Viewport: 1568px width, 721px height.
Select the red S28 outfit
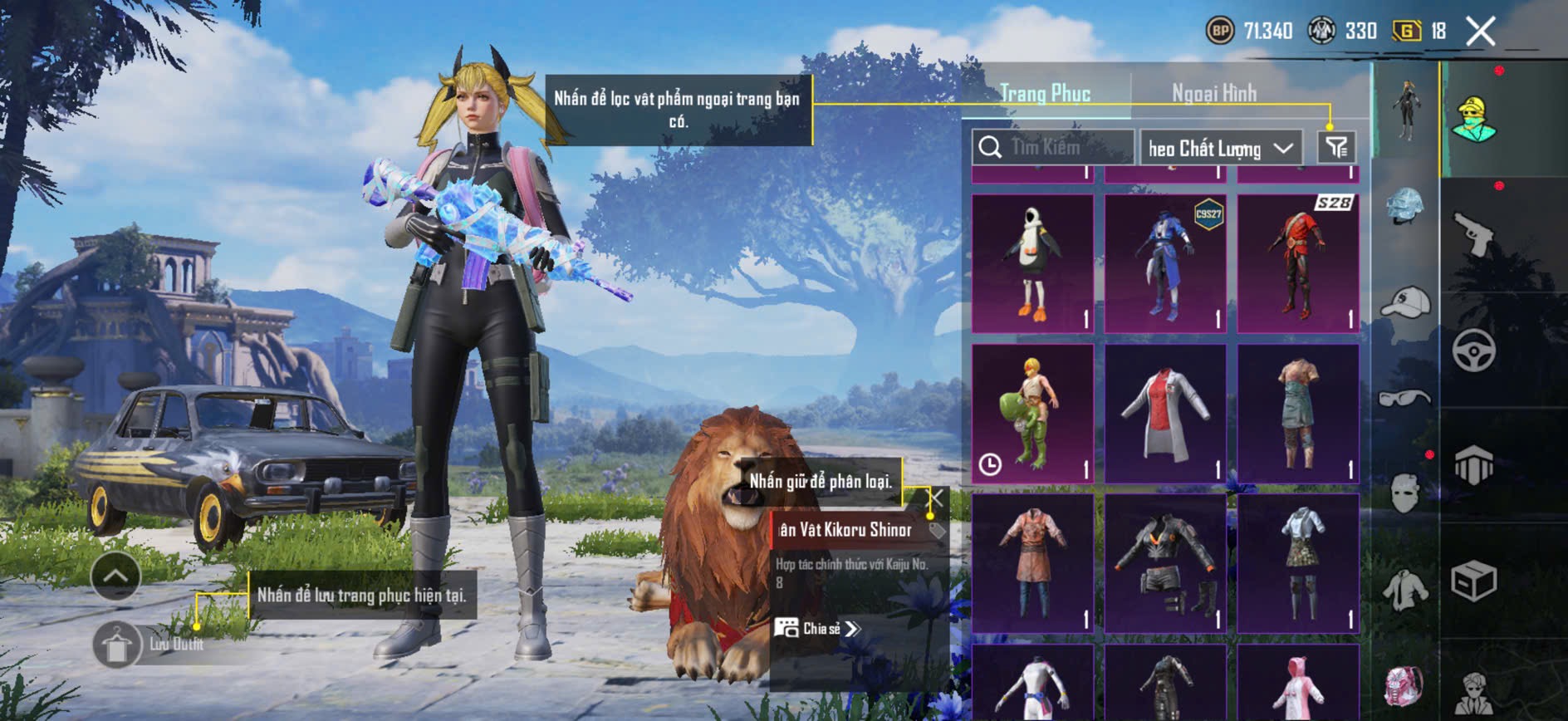pyautogui.click(x=1298, y=263)
